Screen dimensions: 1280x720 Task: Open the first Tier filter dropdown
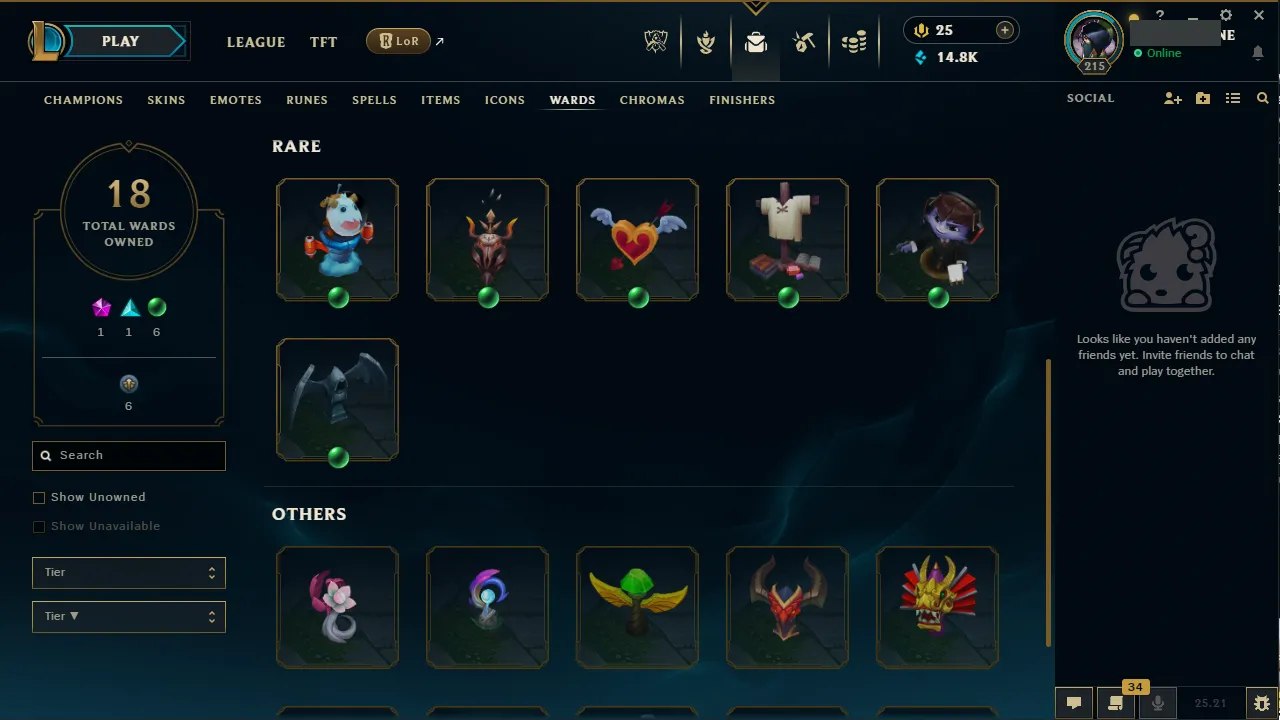coord(128,572)
